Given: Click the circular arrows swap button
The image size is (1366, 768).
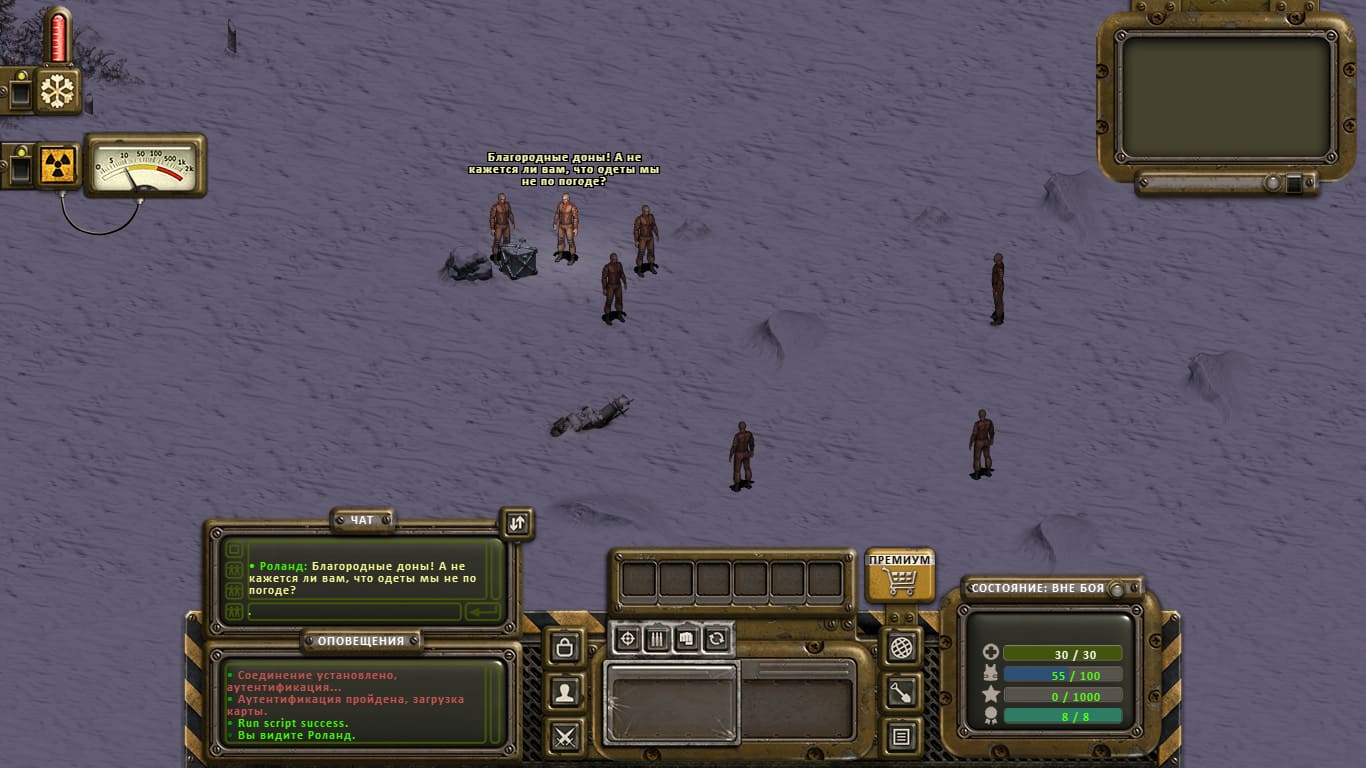Looking at the screenshot, I should (716, 638).
